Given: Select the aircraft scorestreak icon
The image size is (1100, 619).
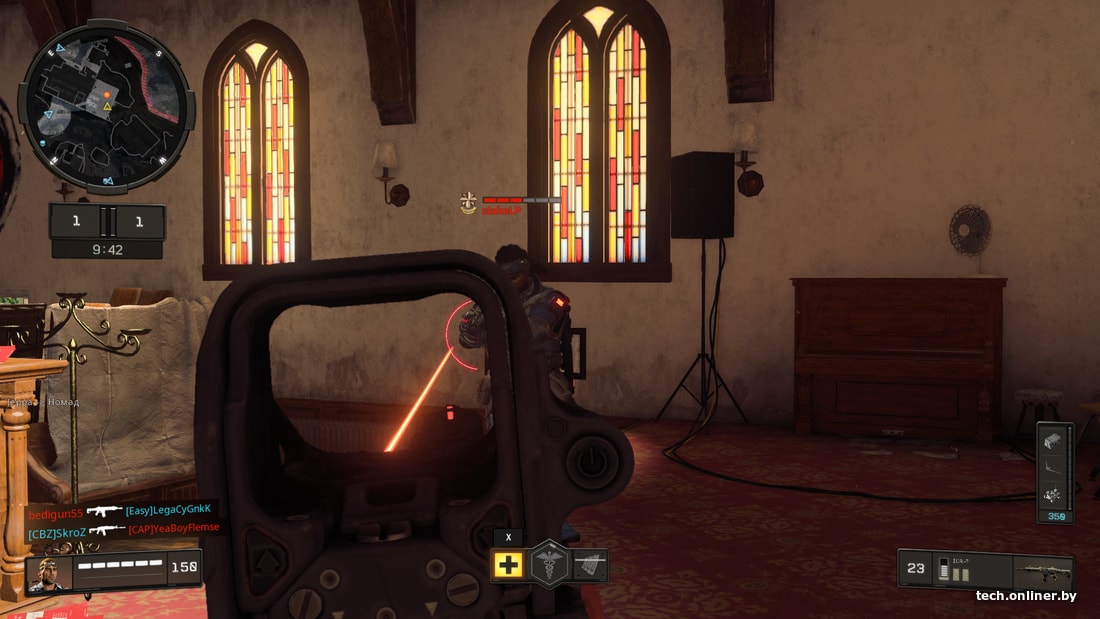Looking at the screenshot, I should click(x=1052, y=467).
